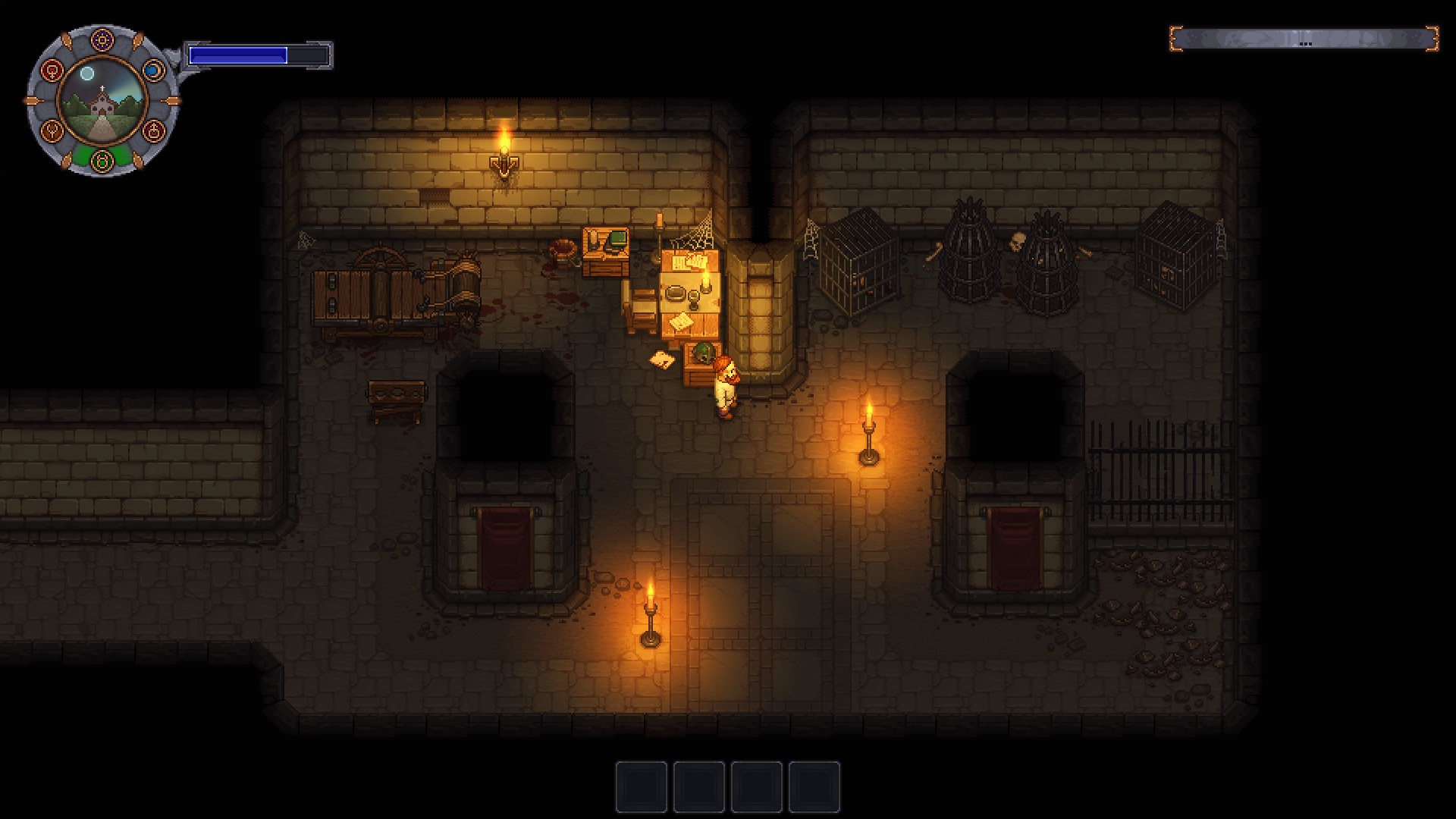The height and width of the screenshot is (819, 1456).
Task: Select the blue moon day symbol
Action: (153, 71)
